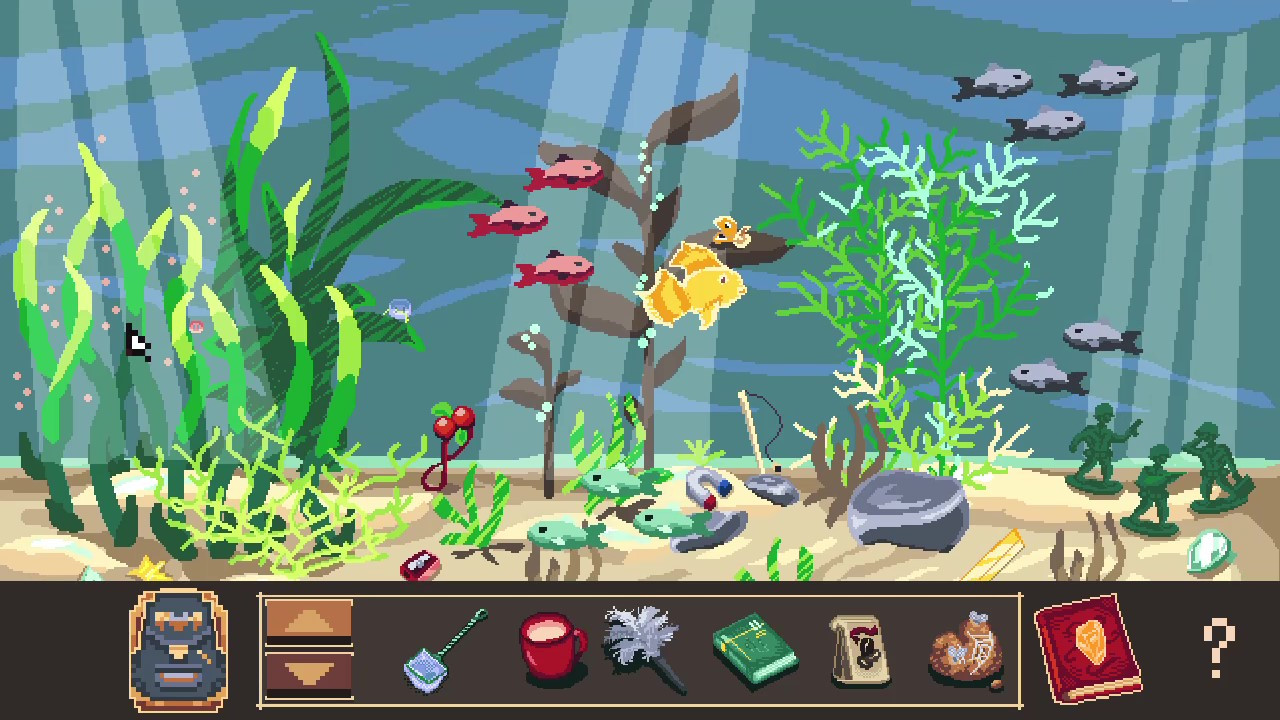This screenshot has width=1280, height=720.
Task: Choose the sealed scroll item
Action: pos(858,648)
